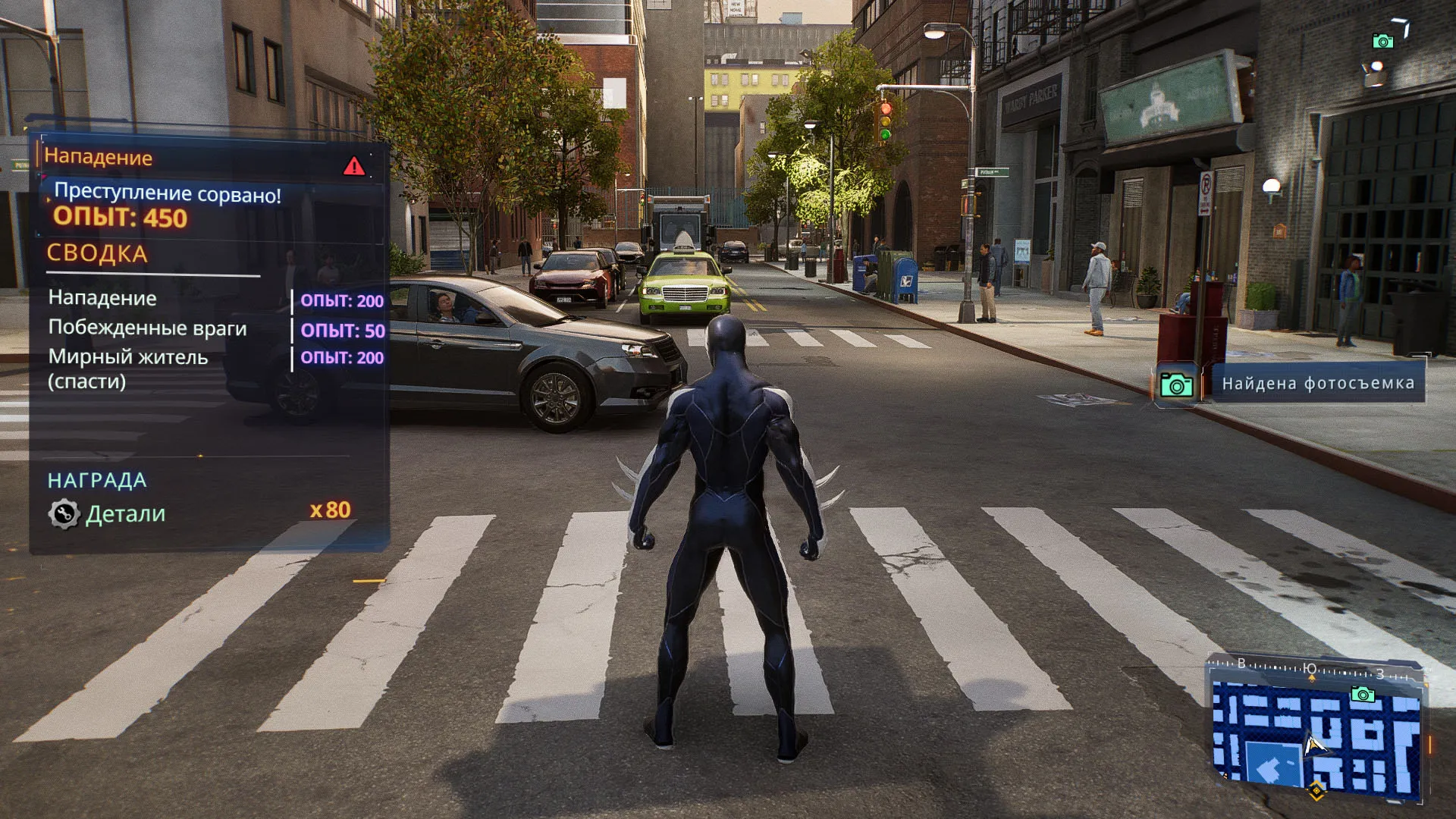The image size is (1456, 819).
Task: Select the tech parts reward gear icon
Action: click(x=64, y=514)
